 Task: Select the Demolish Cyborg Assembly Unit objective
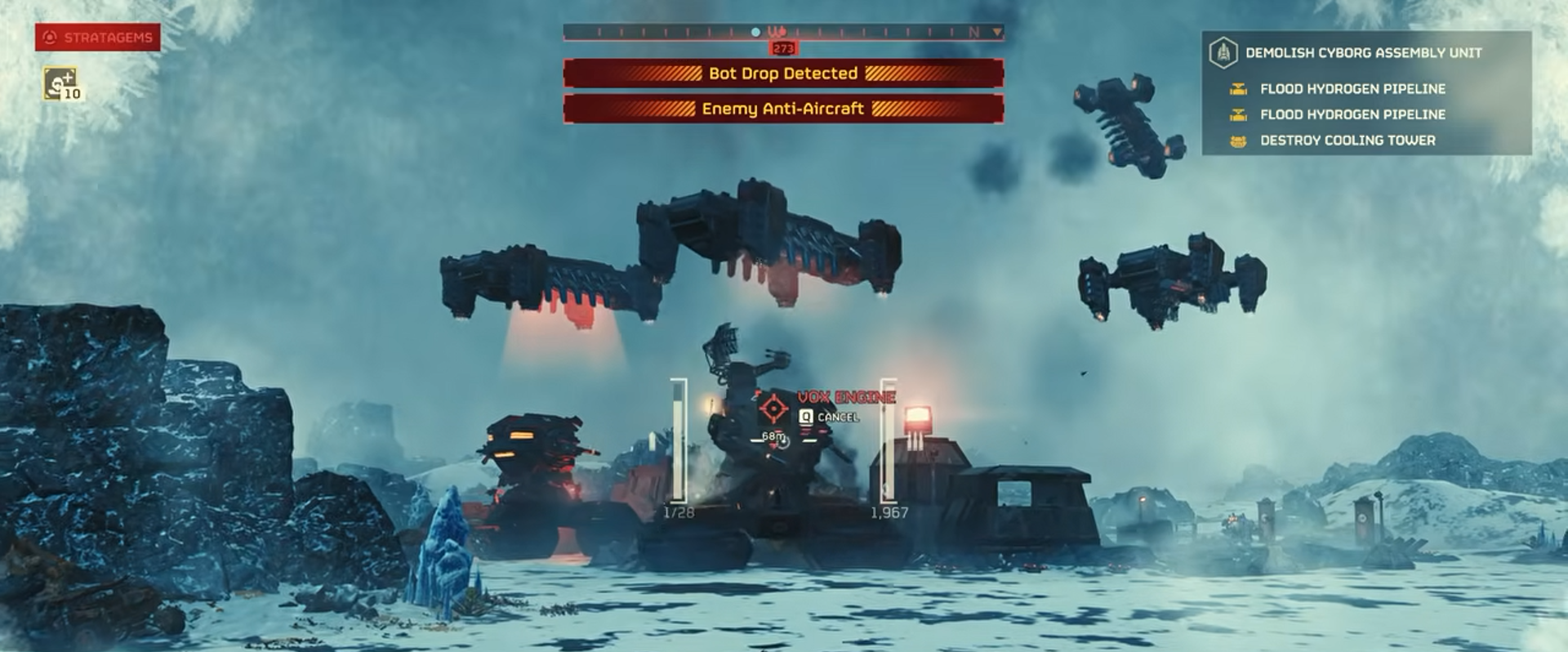tap(1362, 53)
